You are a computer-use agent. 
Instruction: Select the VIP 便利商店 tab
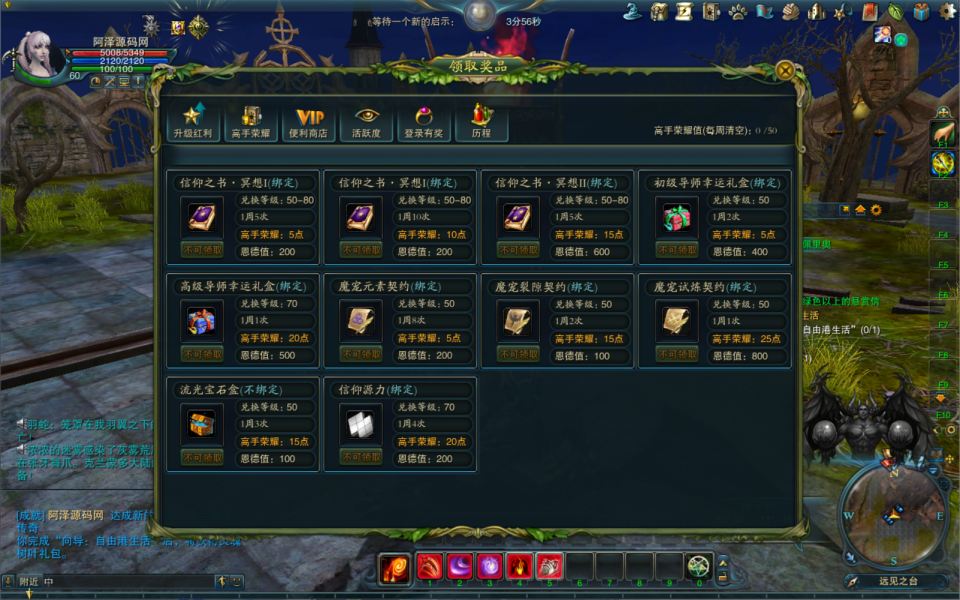[x=309, y=122]
